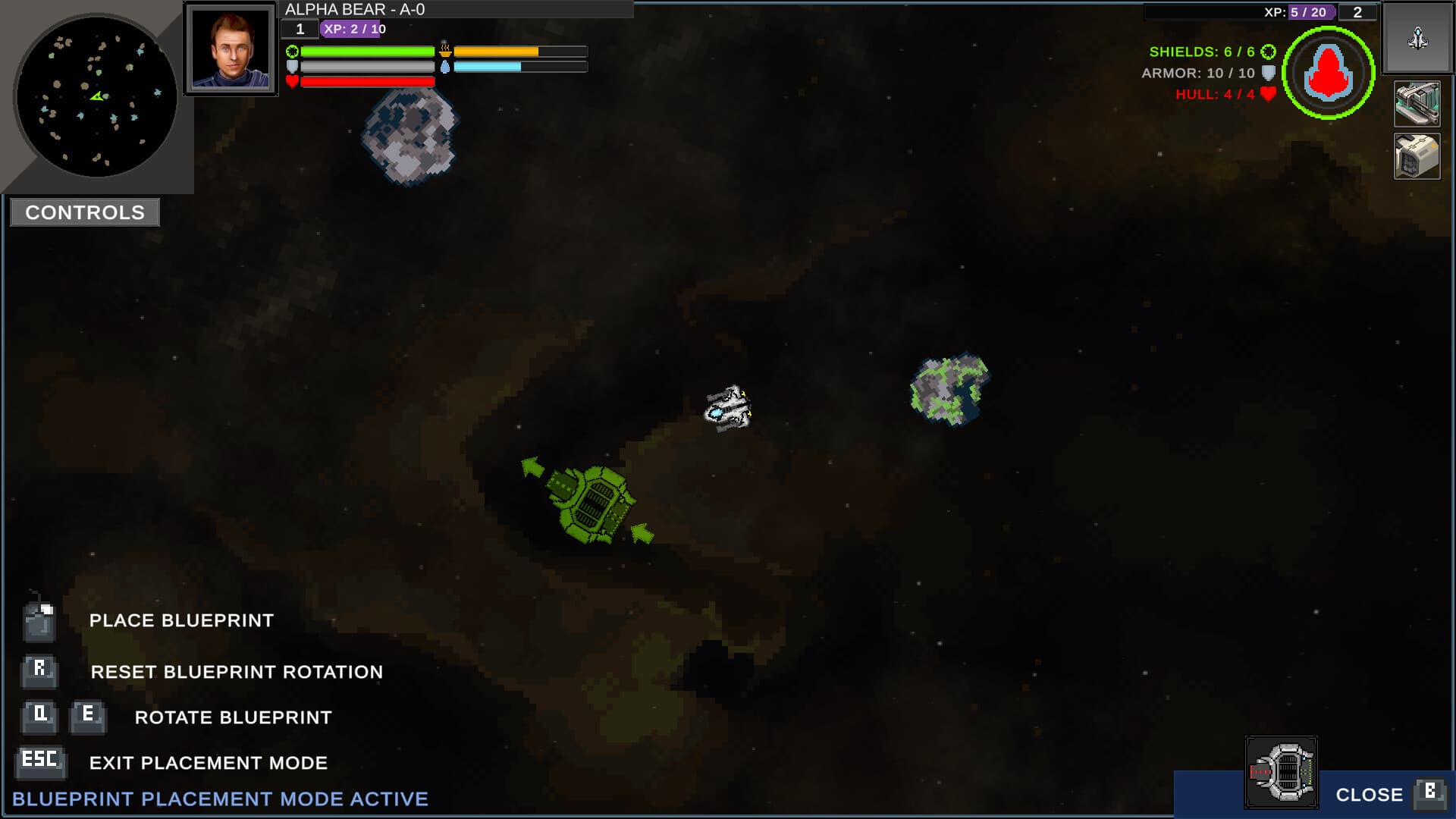
Task: Click the ESC key icon for exit placement
Action: click(41, 761)
